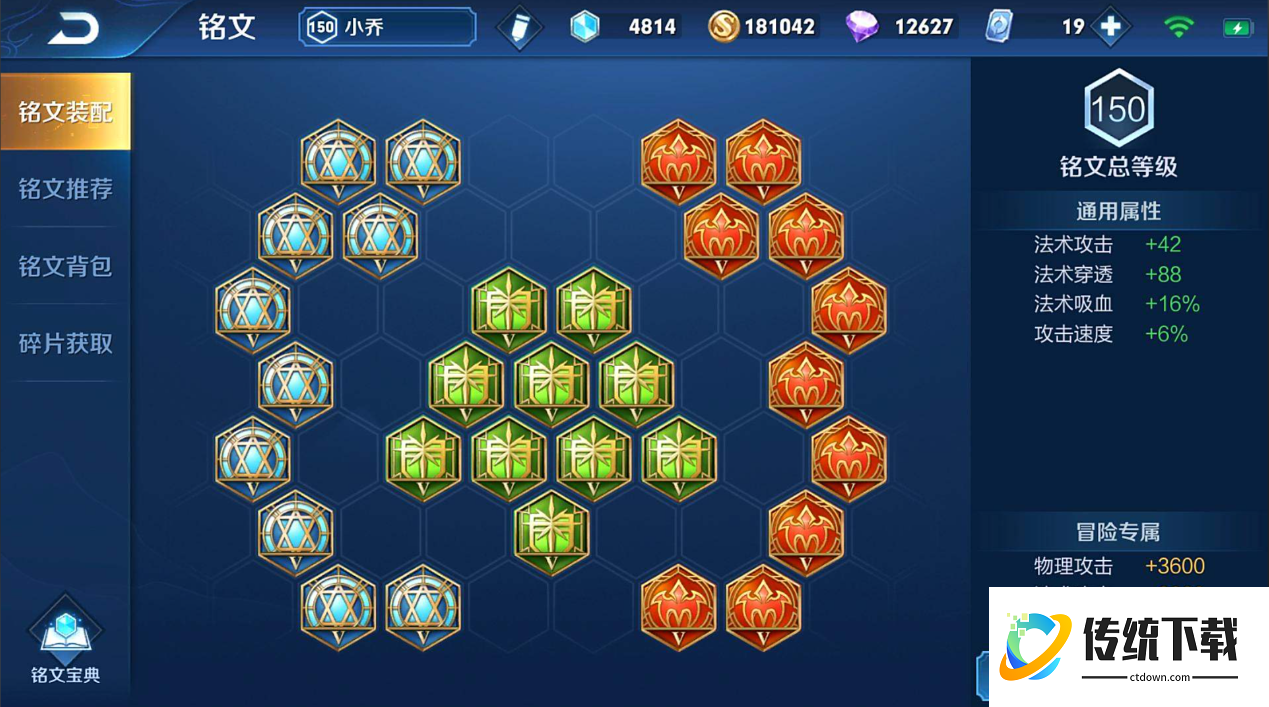Viewport: 1269px width, 707px height.
Task: Select the bottommost green rune
Action: coord(551,532)
